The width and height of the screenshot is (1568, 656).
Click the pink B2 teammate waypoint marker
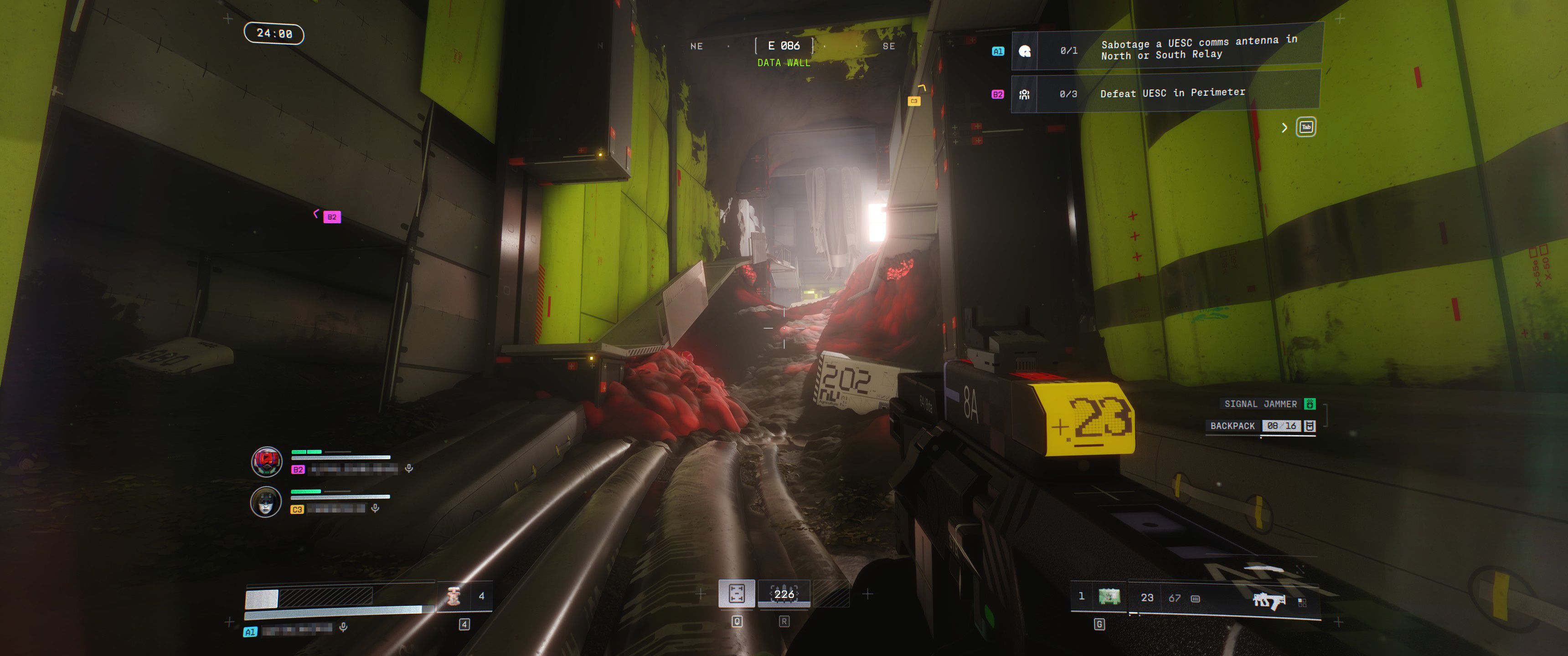(x=332, y=217)
